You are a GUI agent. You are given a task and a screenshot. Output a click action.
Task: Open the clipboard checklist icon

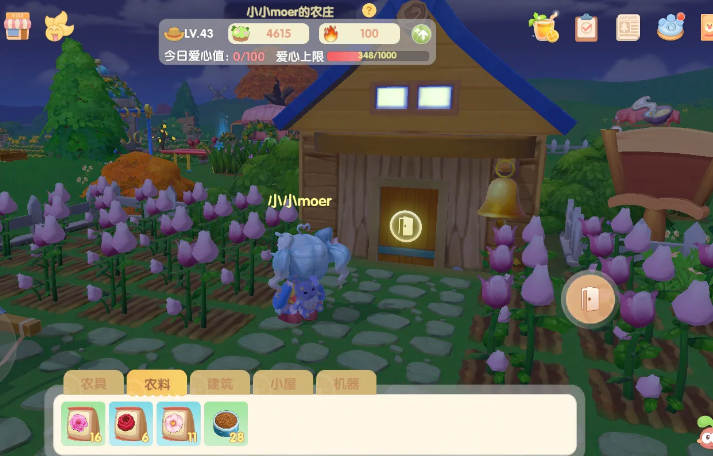[586, 27]
